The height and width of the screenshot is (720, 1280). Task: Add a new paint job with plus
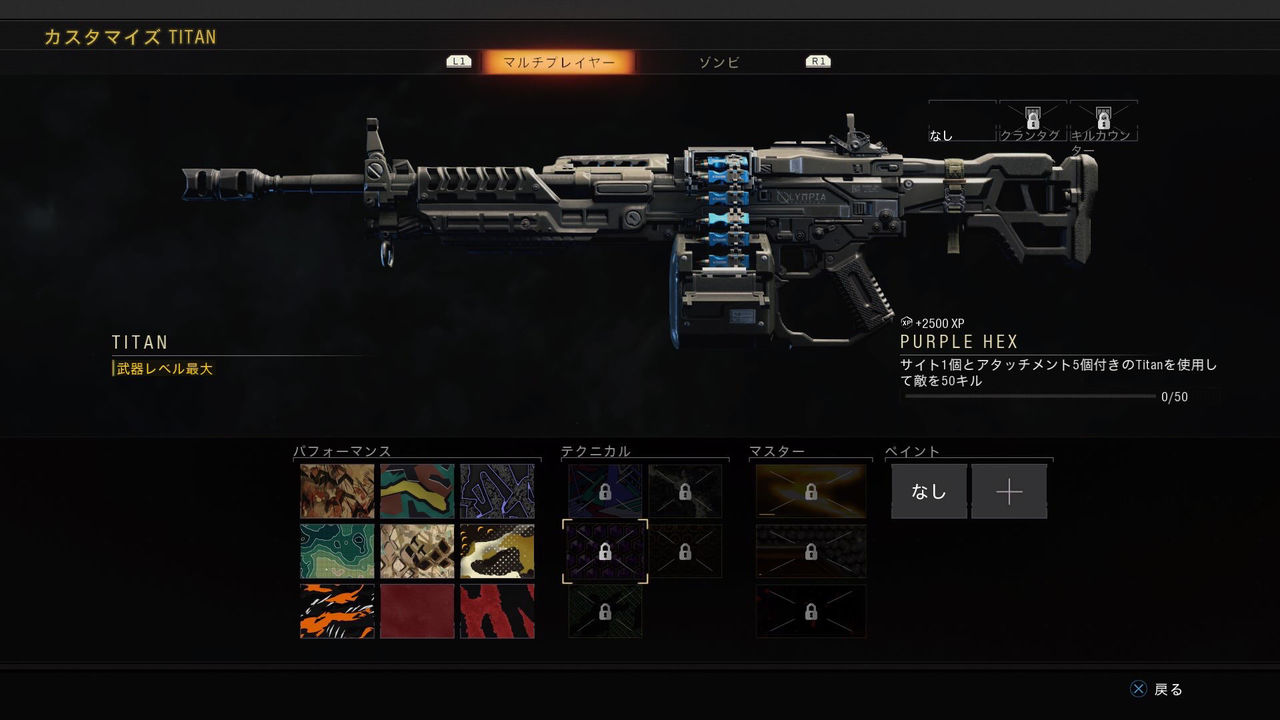[1009, 491]
